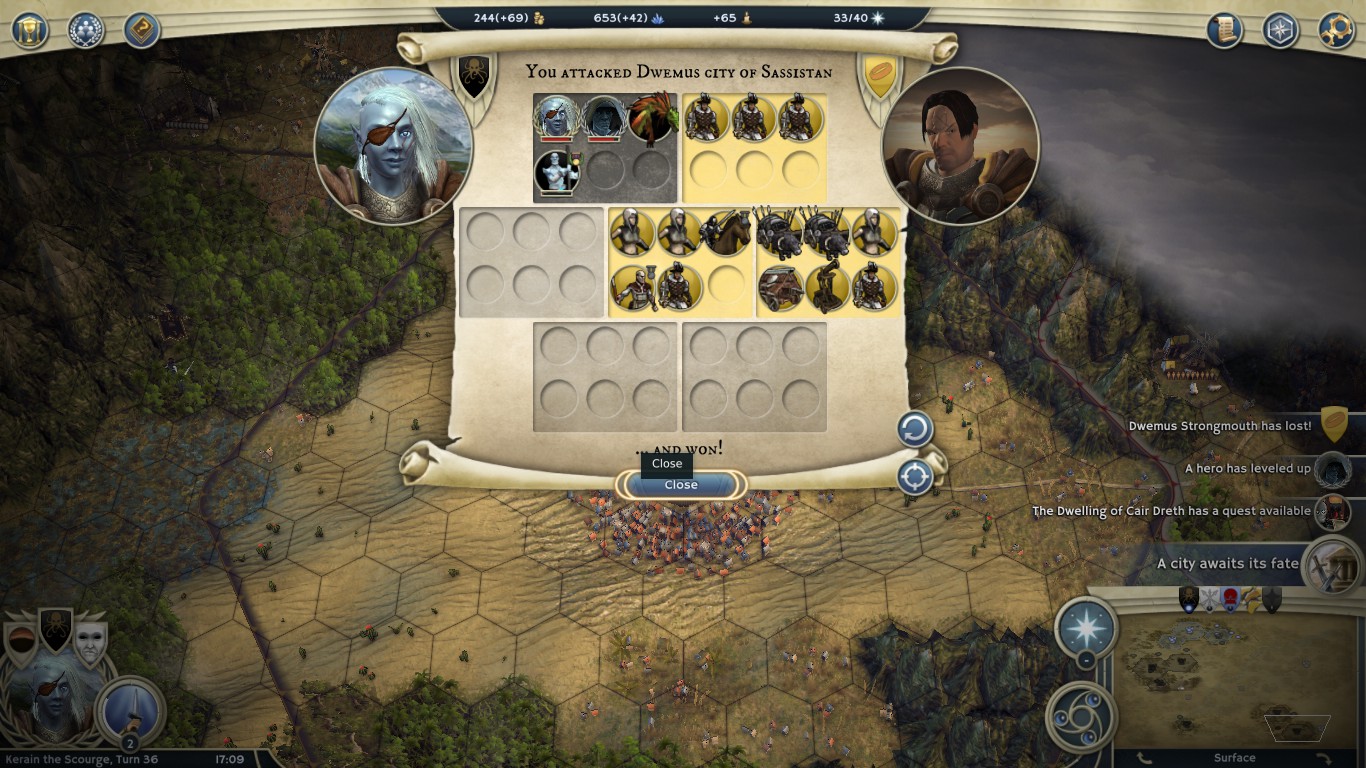
Task: Open 'A city awaits its fate' event
Action: (x=1227, y=563)
